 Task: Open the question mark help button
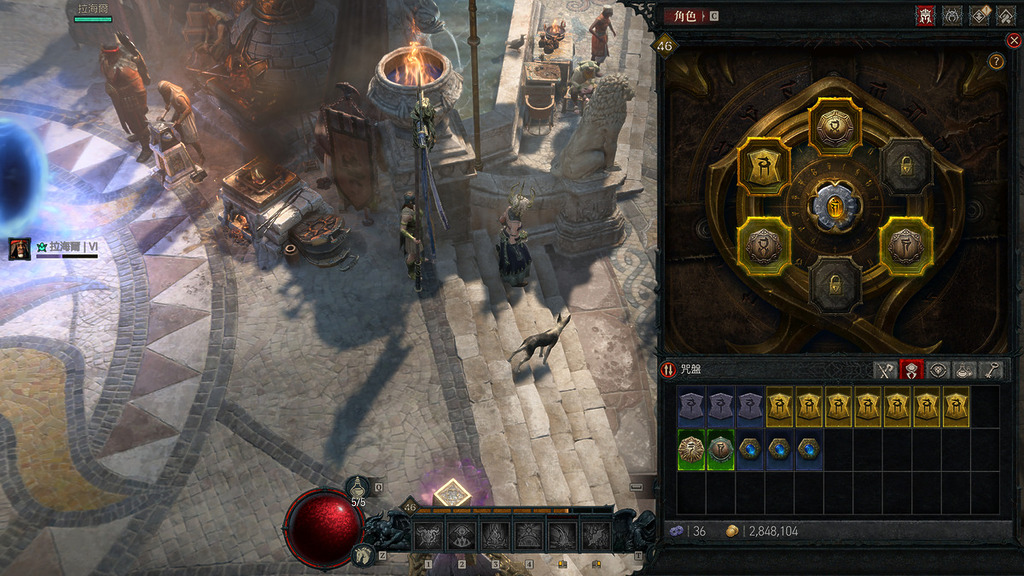(x=996, y=62)
